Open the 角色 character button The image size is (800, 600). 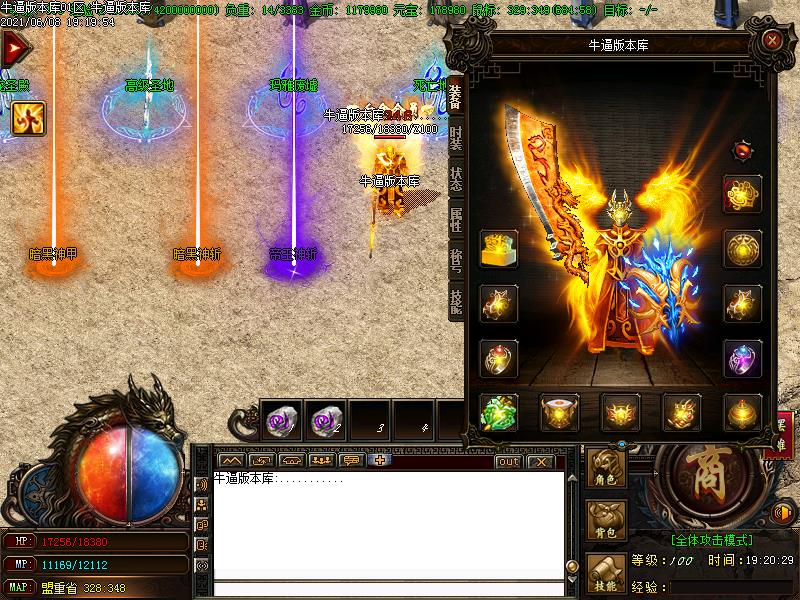point(606,468)
